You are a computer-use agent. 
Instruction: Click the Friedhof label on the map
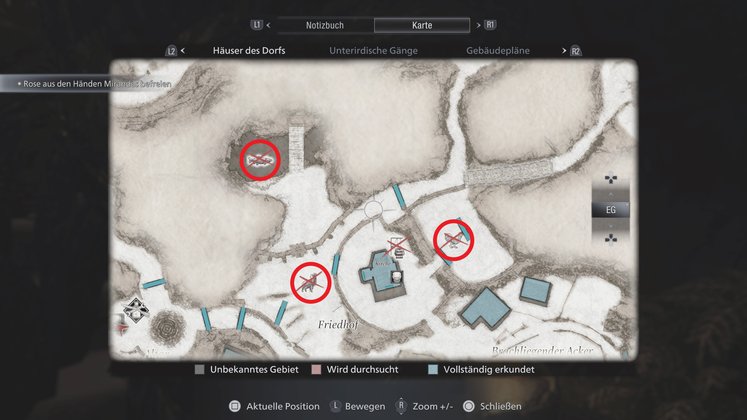pyautogui.click(x=337, y=326)
